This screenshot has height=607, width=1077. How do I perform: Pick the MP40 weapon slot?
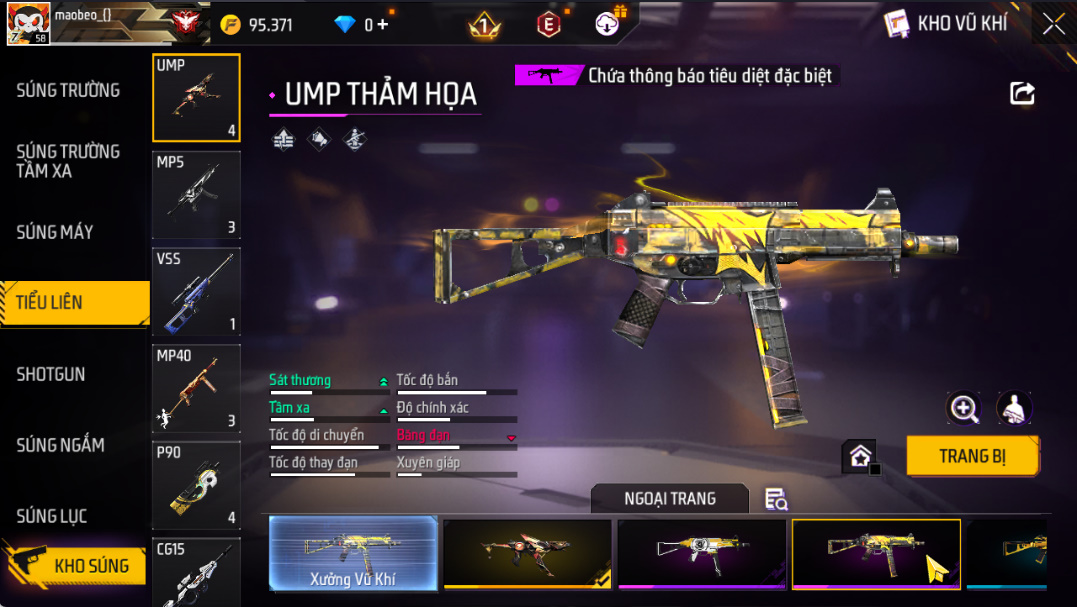(x=196, y=388)
